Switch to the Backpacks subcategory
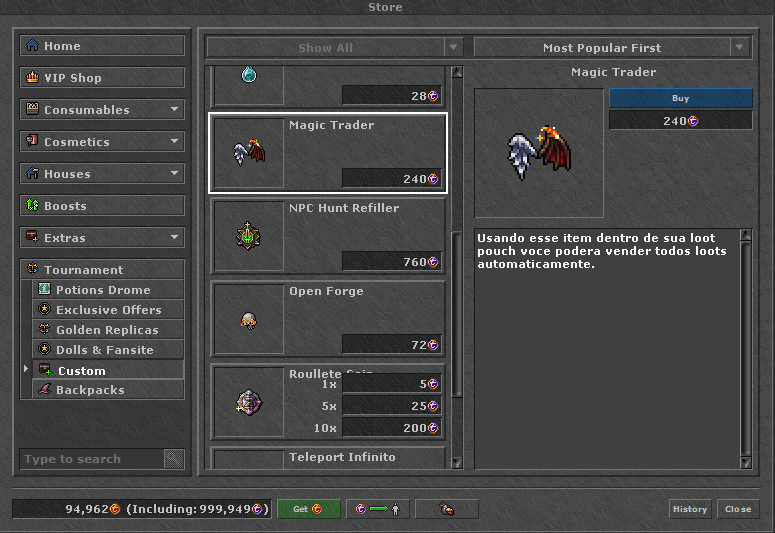 (x=109, y=390)
